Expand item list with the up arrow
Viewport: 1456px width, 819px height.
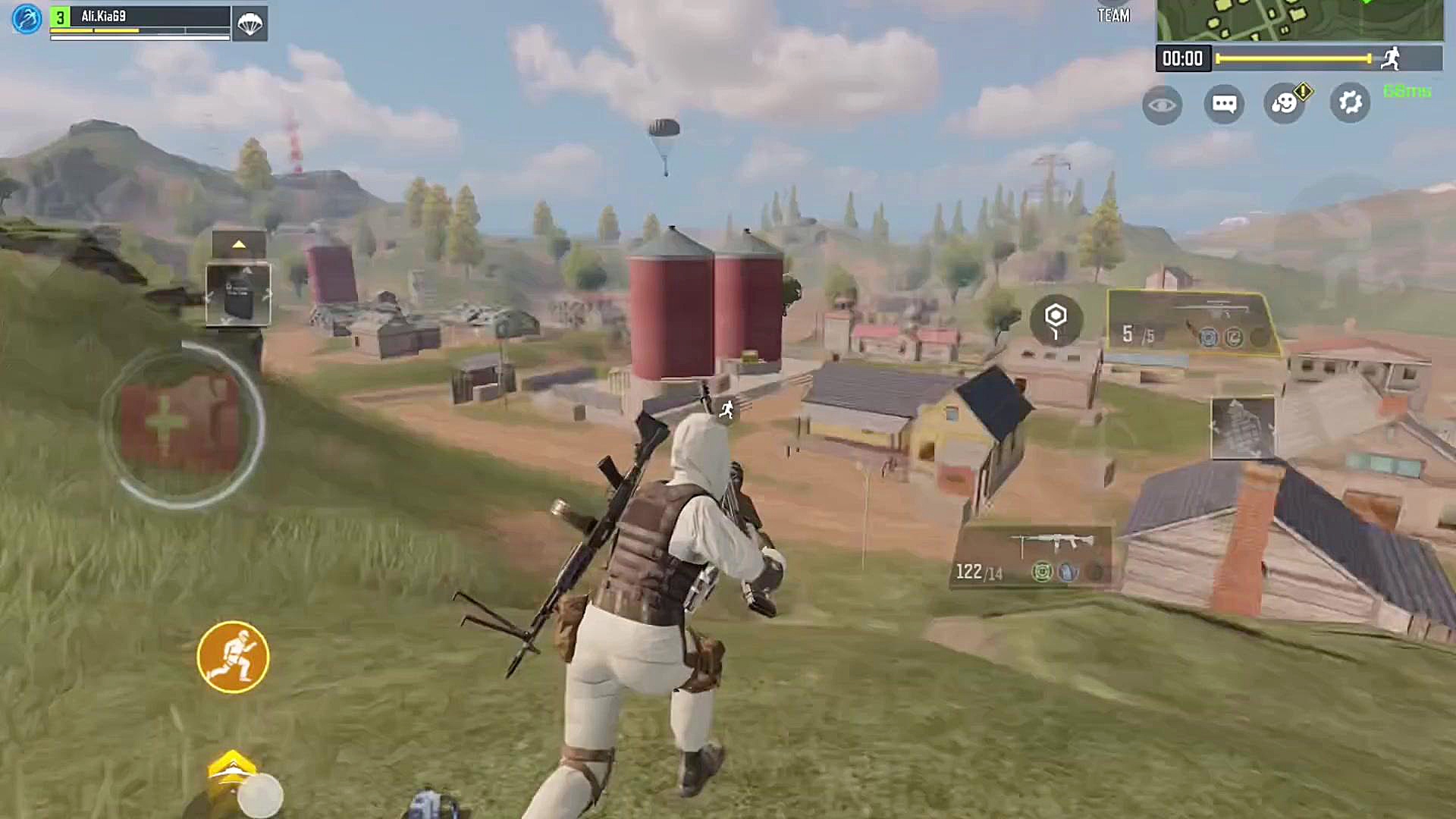coord(239,244)
